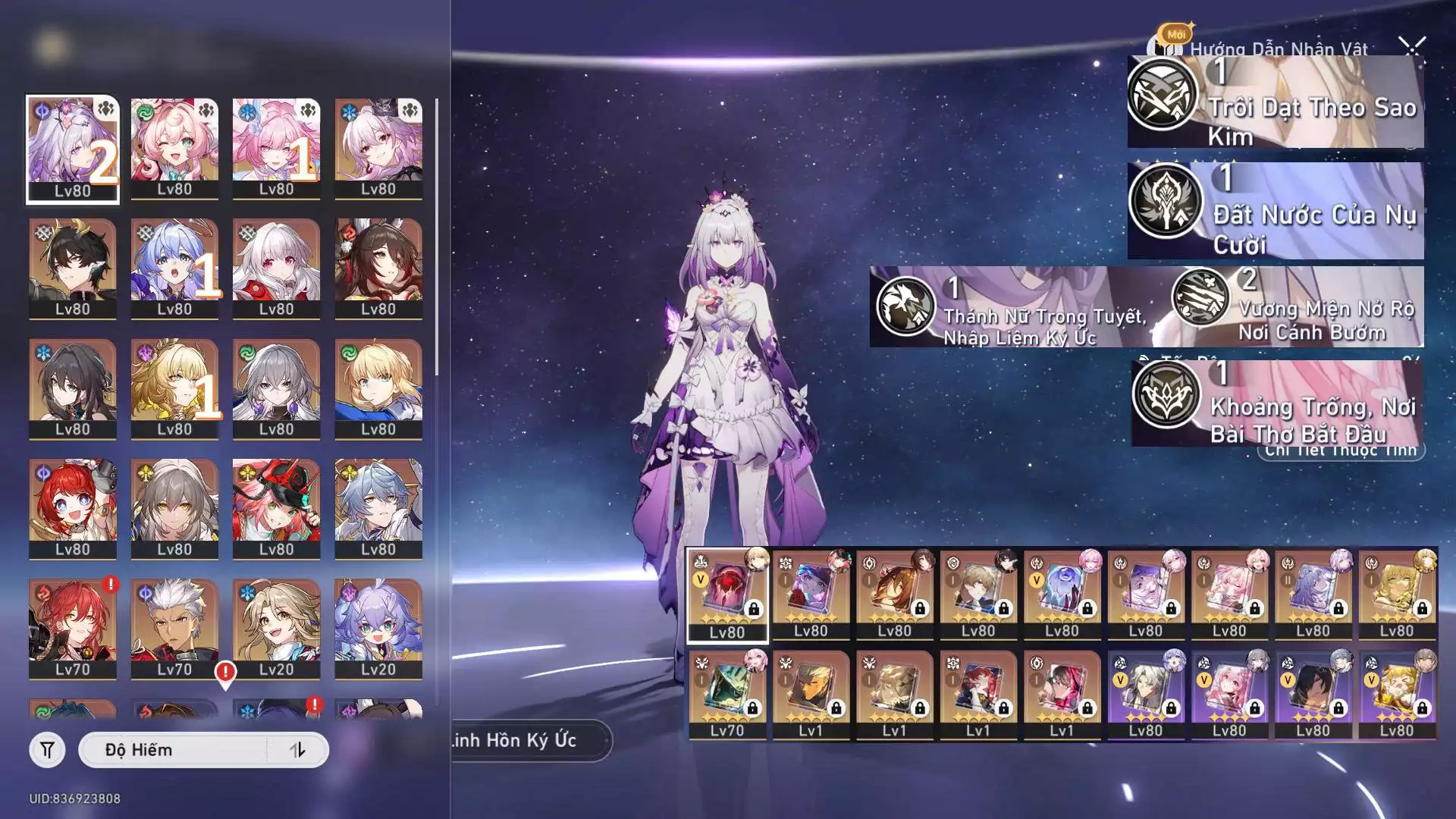
Task: Select the blonde Lv20 character portrait
Action: click(276, 628)
